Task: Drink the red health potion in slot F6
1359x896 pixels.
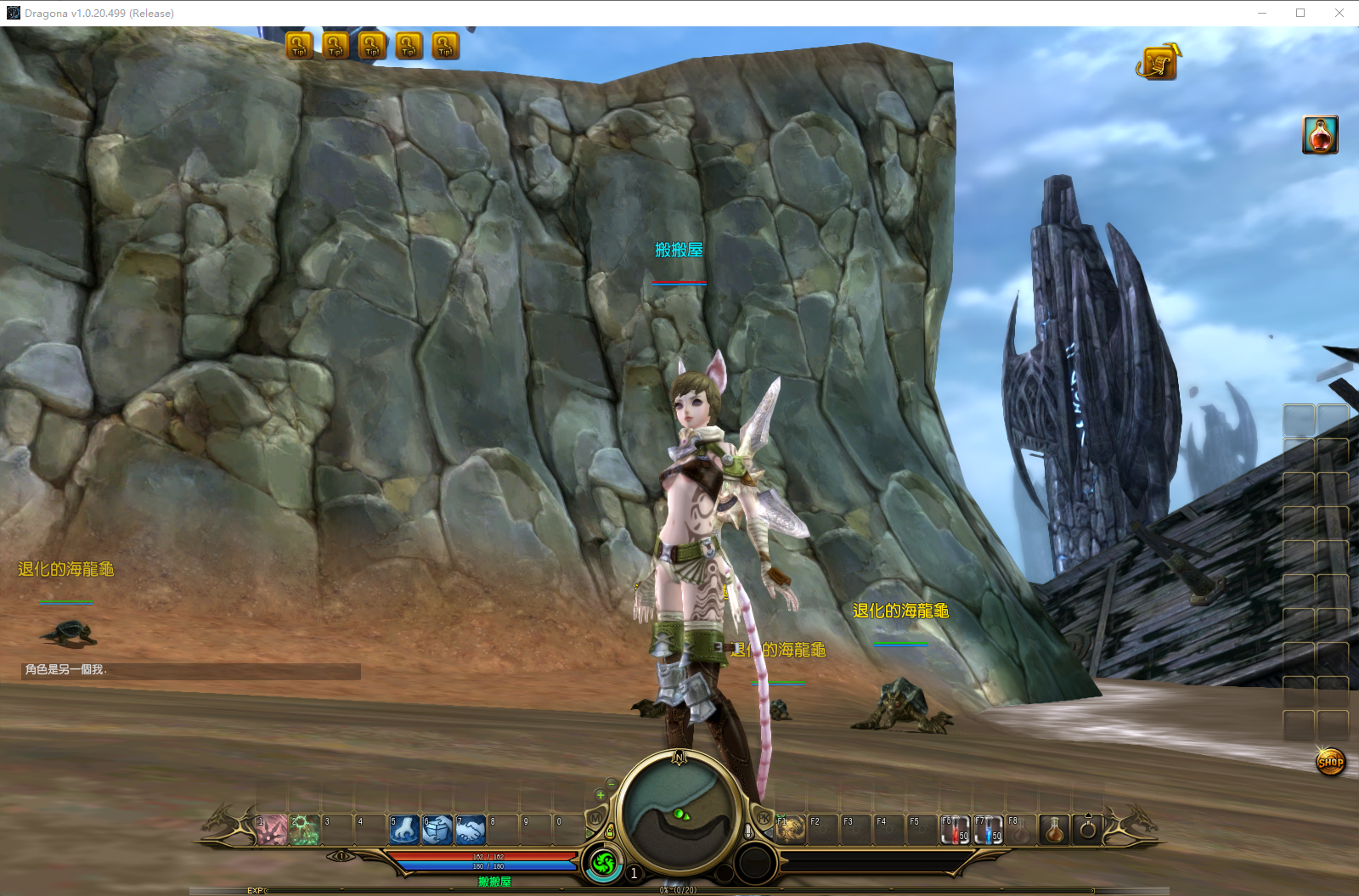Action: (956, 830)
